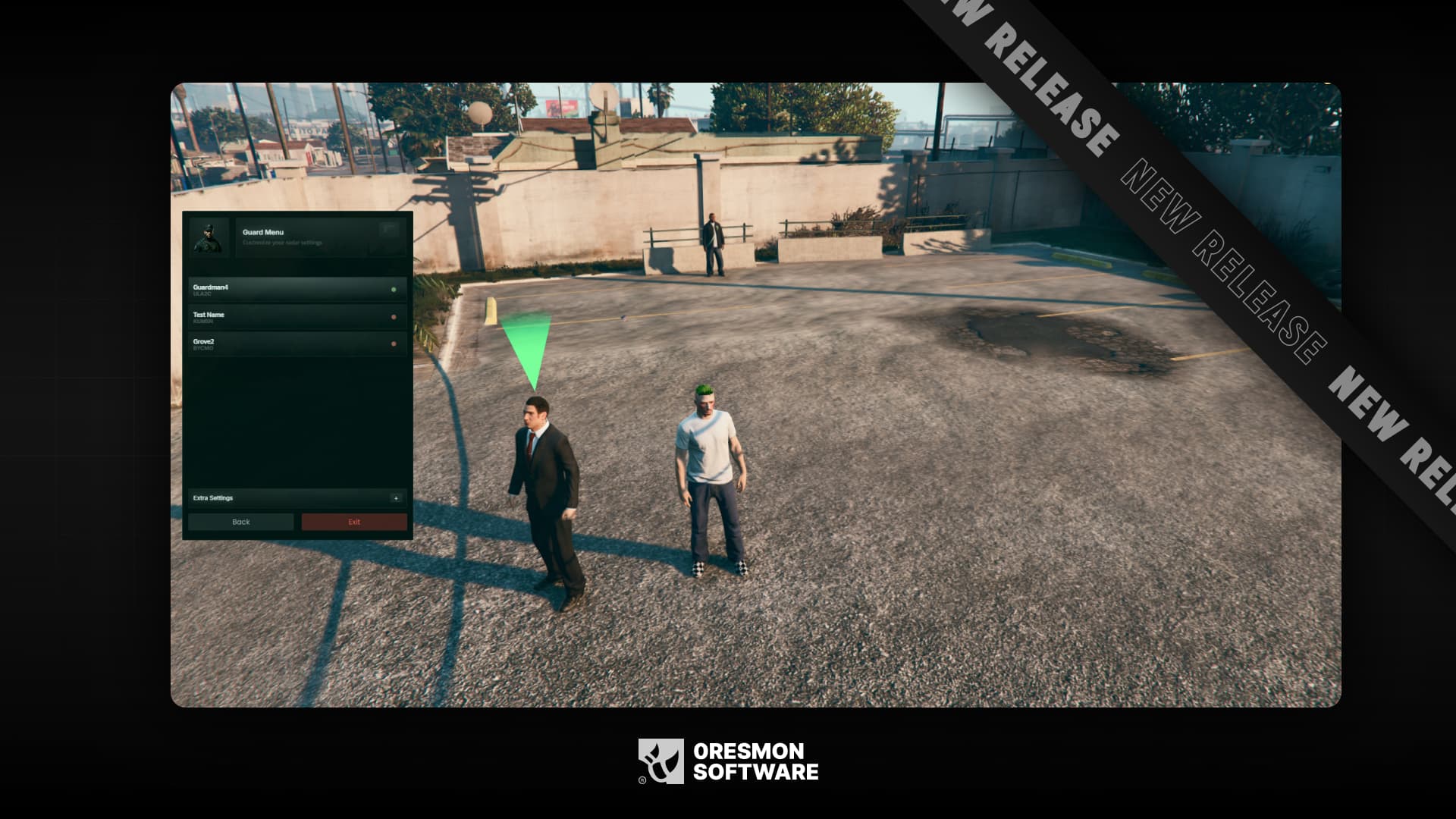Toggle the red status indicator on Grove2
The height and width of the screenshot is (819, 1456).
tap(393, 344)
